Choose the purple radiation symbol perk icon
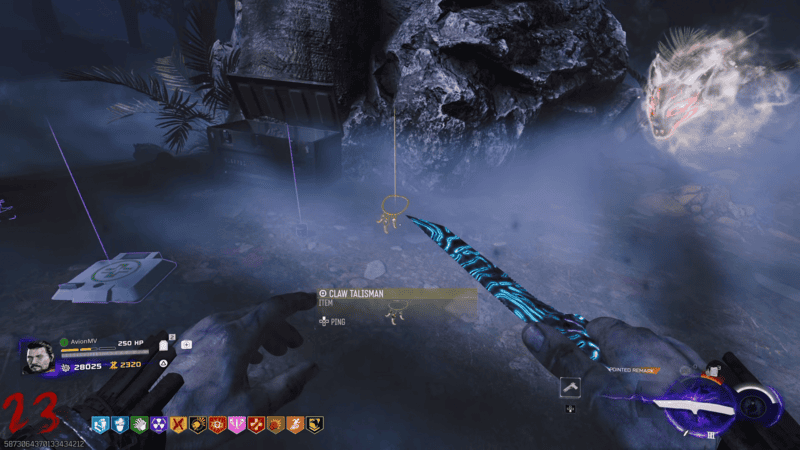This screenshot has width=800, height=450. point(158,425)
